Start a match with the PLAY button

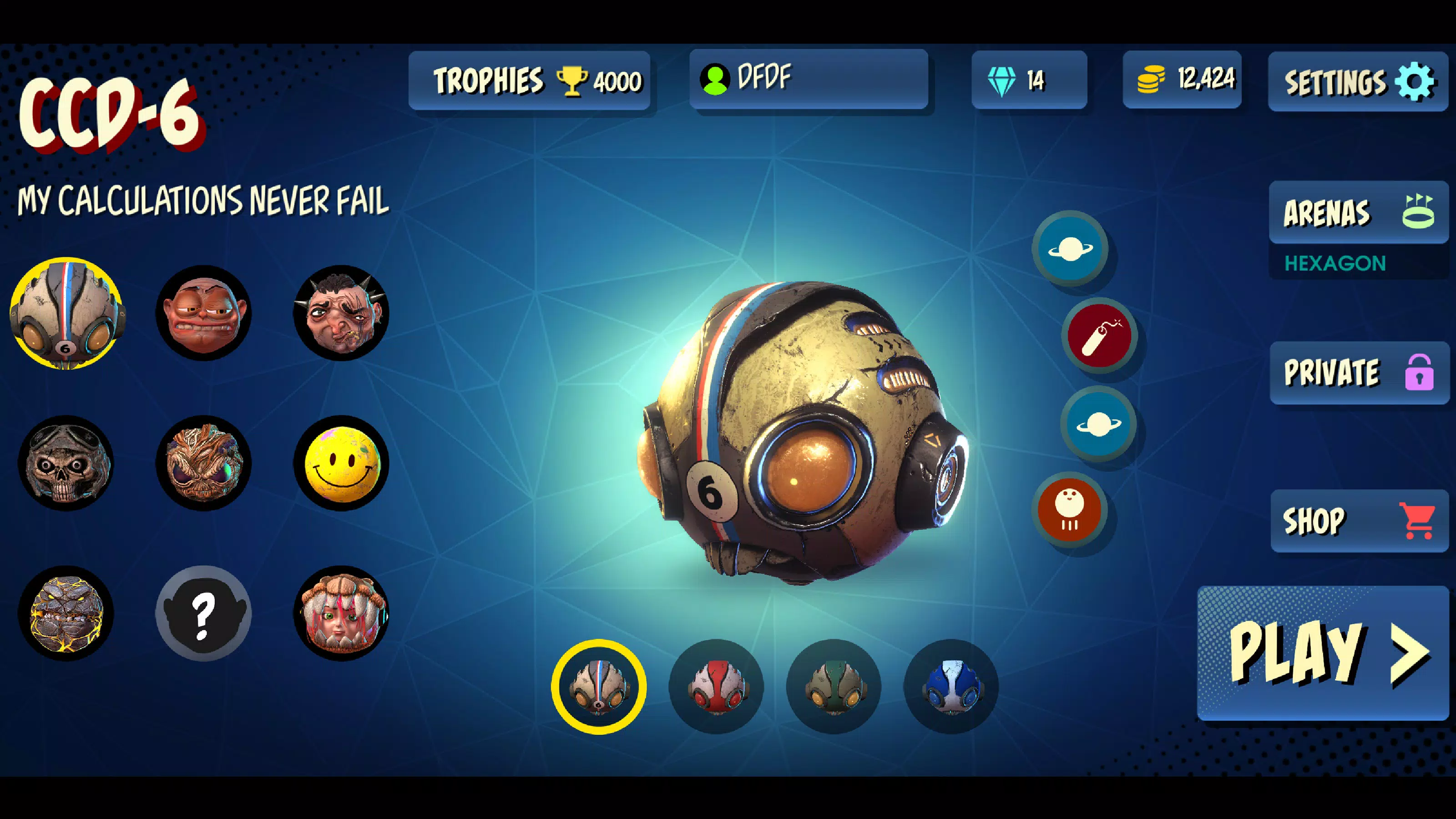(x=1323, y=653)
